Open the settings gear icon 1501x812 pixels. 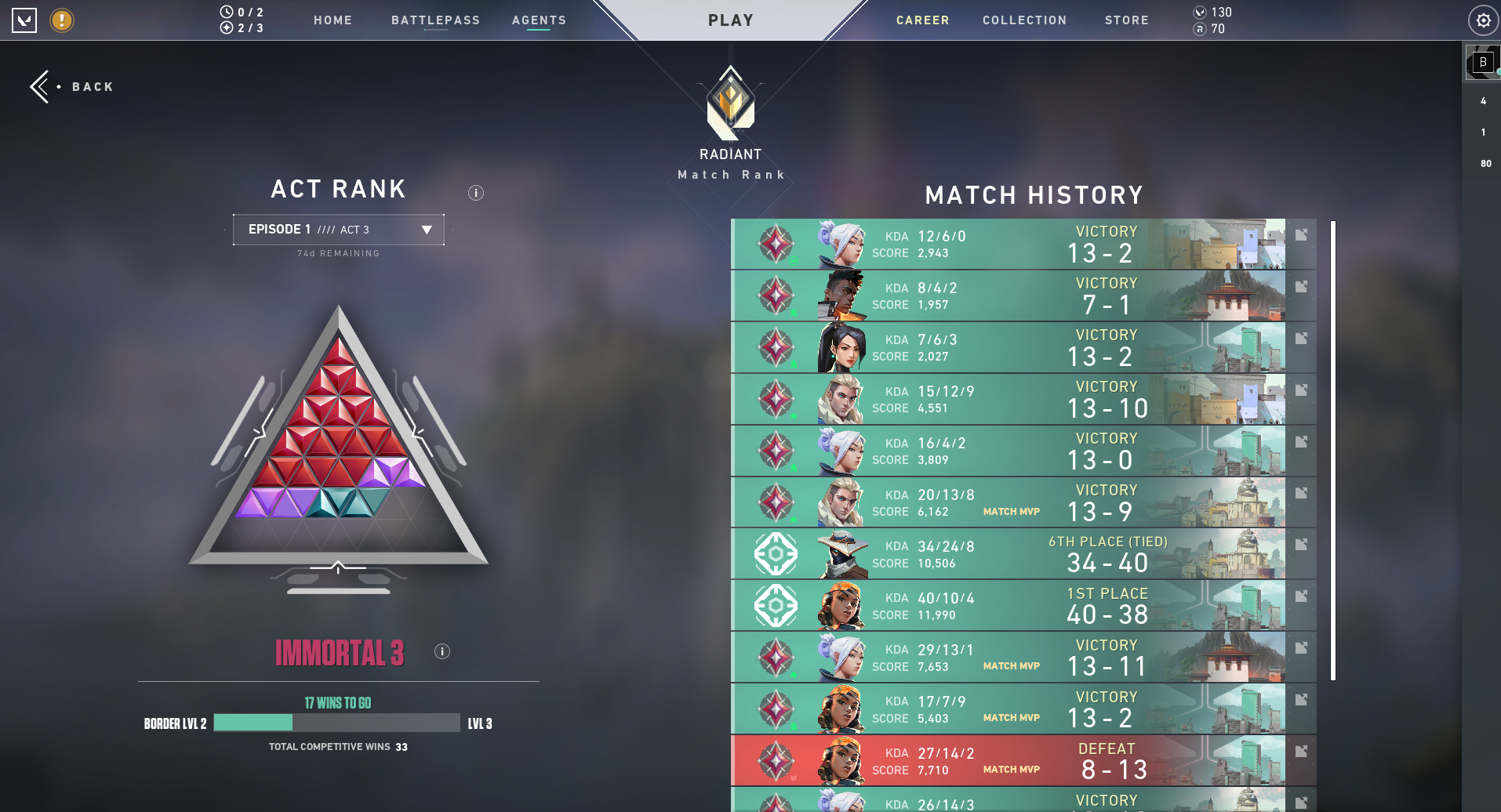point(1483,20)
